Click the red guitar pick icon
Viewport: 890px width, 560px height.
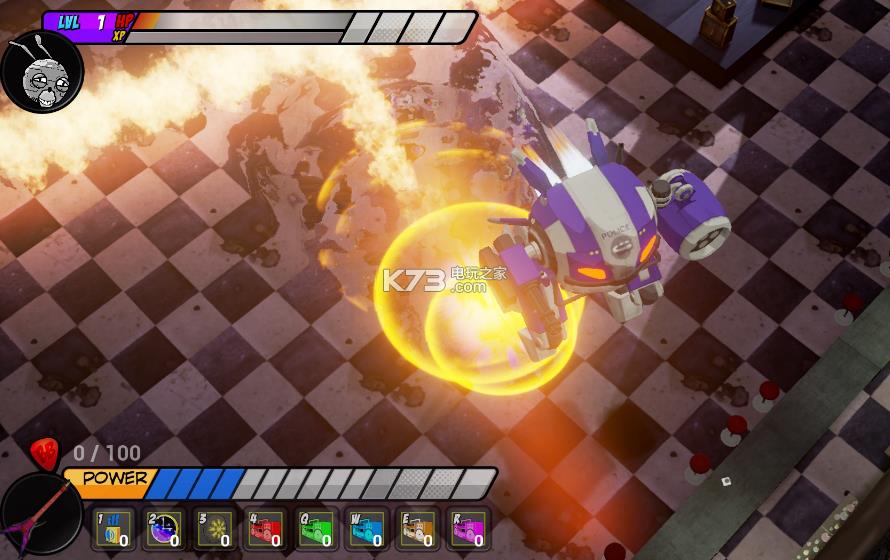click(44, 453)
